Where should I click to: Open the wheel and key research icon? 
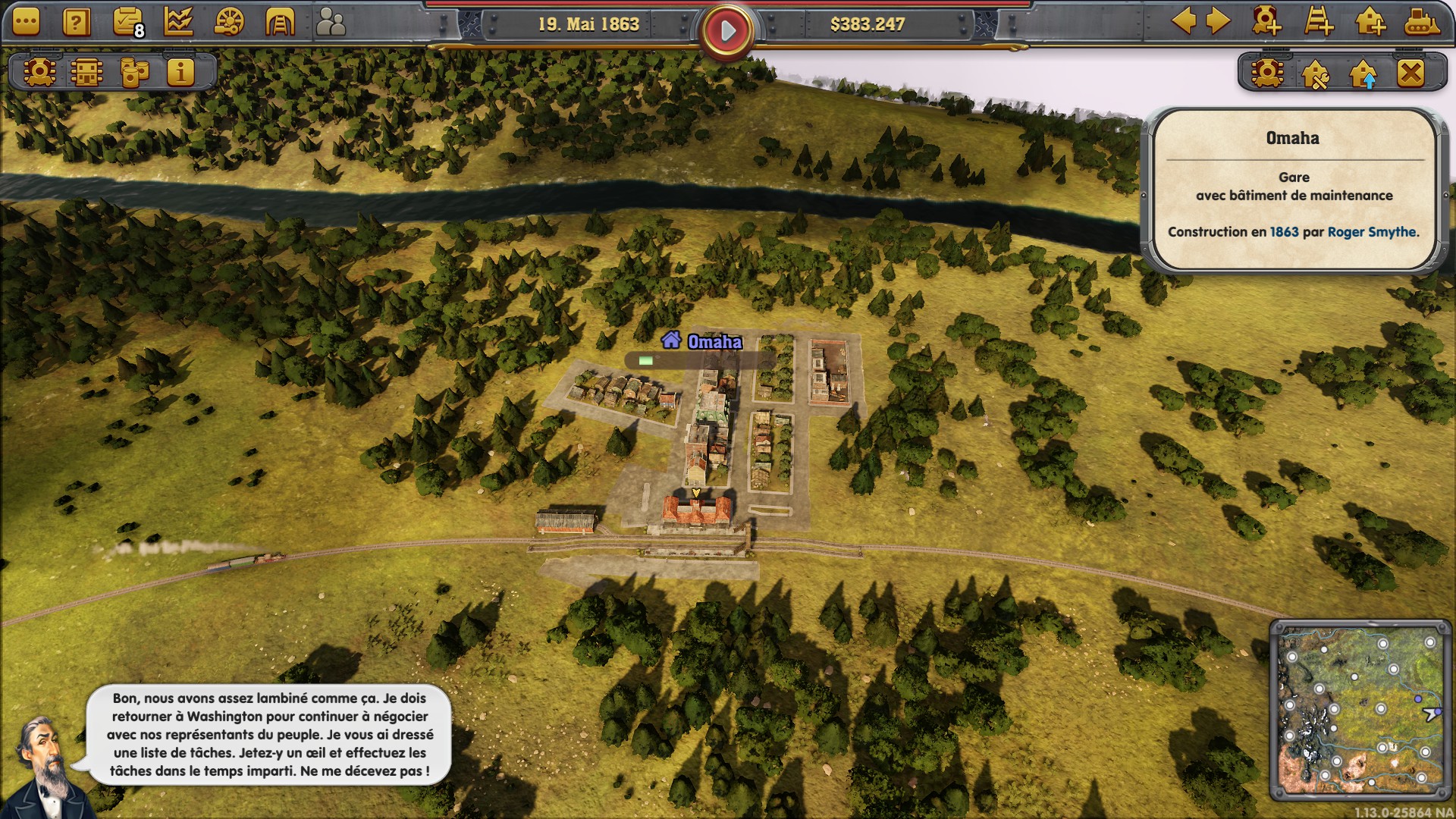229,23
